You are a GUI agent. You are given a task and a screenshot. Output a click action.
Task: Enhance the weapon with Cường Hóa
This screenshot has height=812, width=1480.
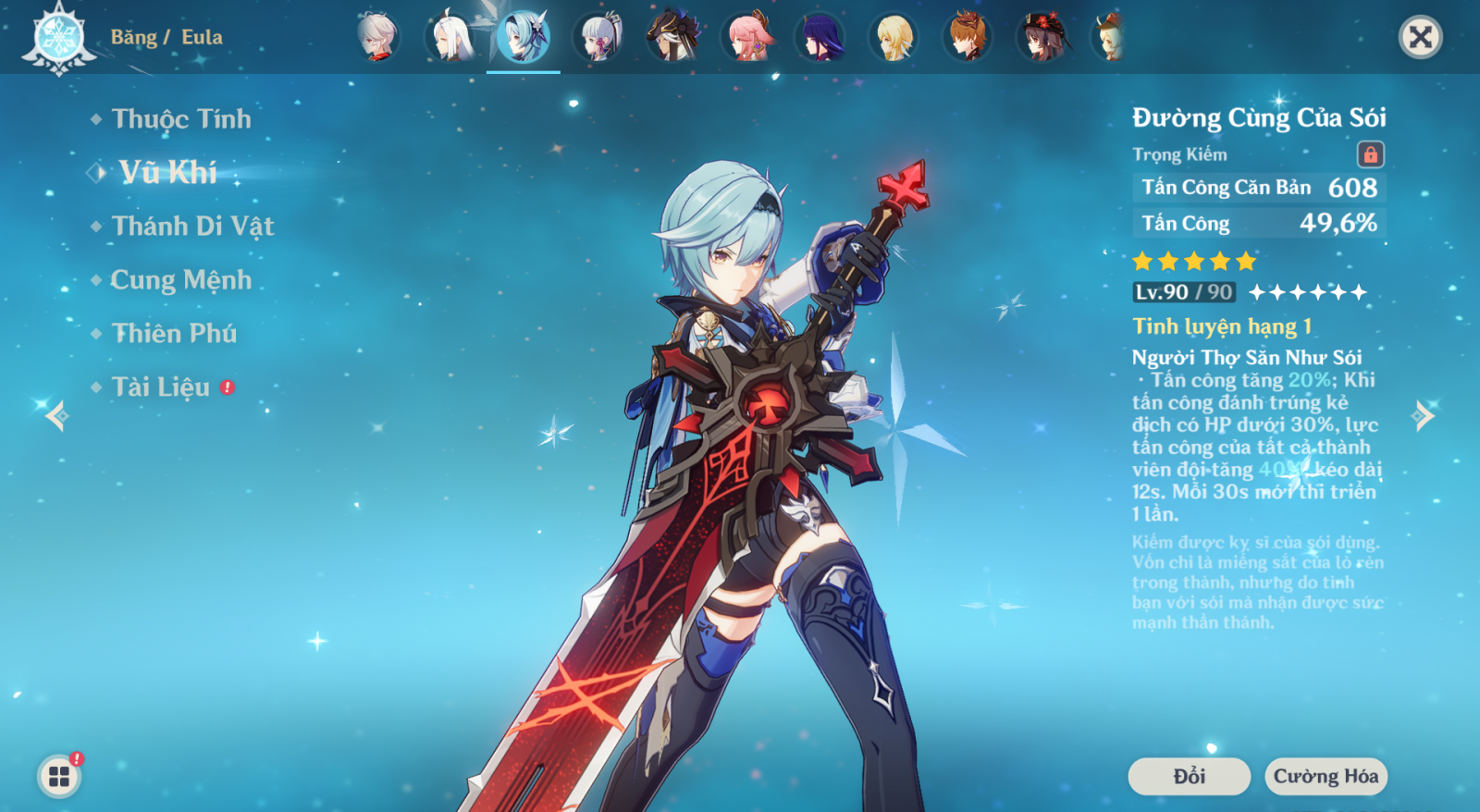(1326, 776)
